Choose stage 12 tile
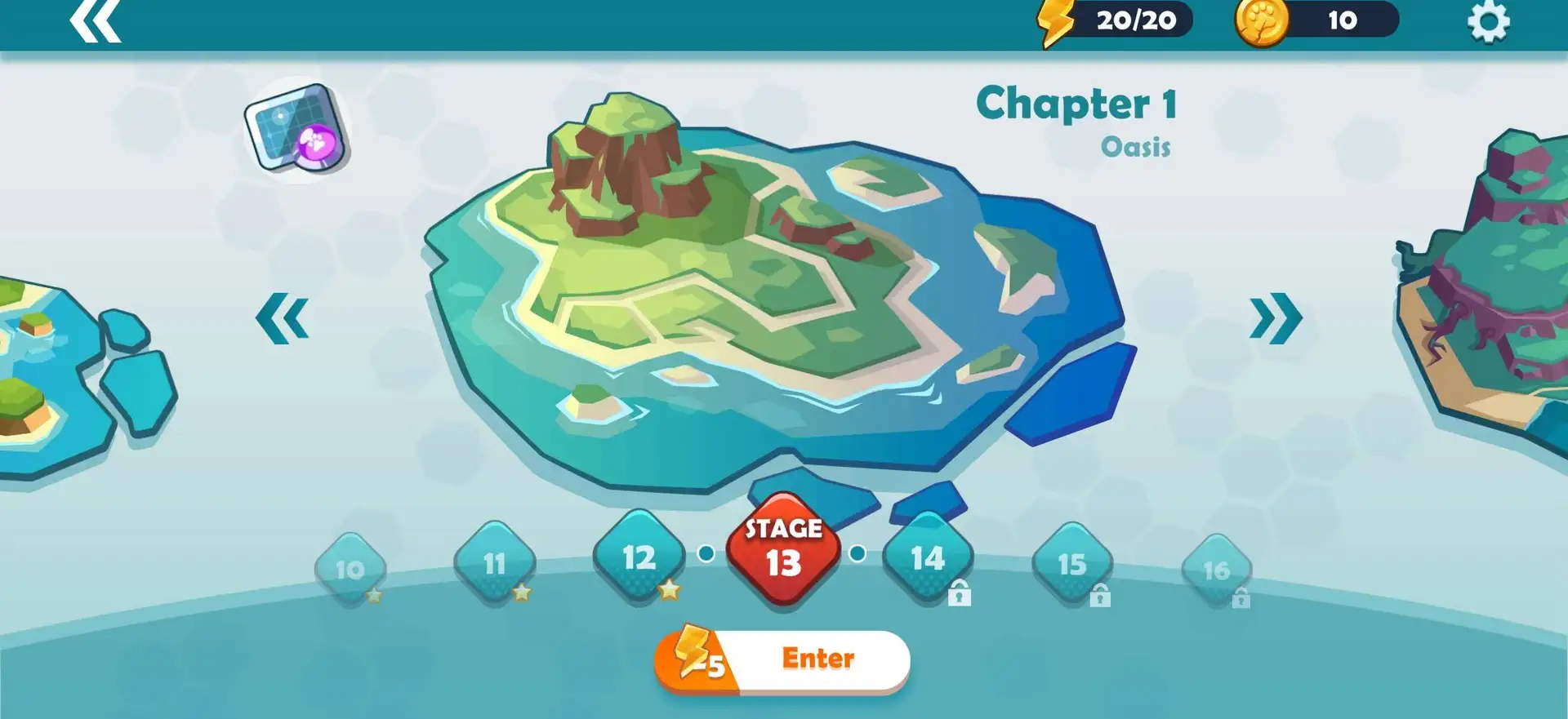Viewport: 1568px width, 719px height. pyautogui.click(x=639, y=557)
